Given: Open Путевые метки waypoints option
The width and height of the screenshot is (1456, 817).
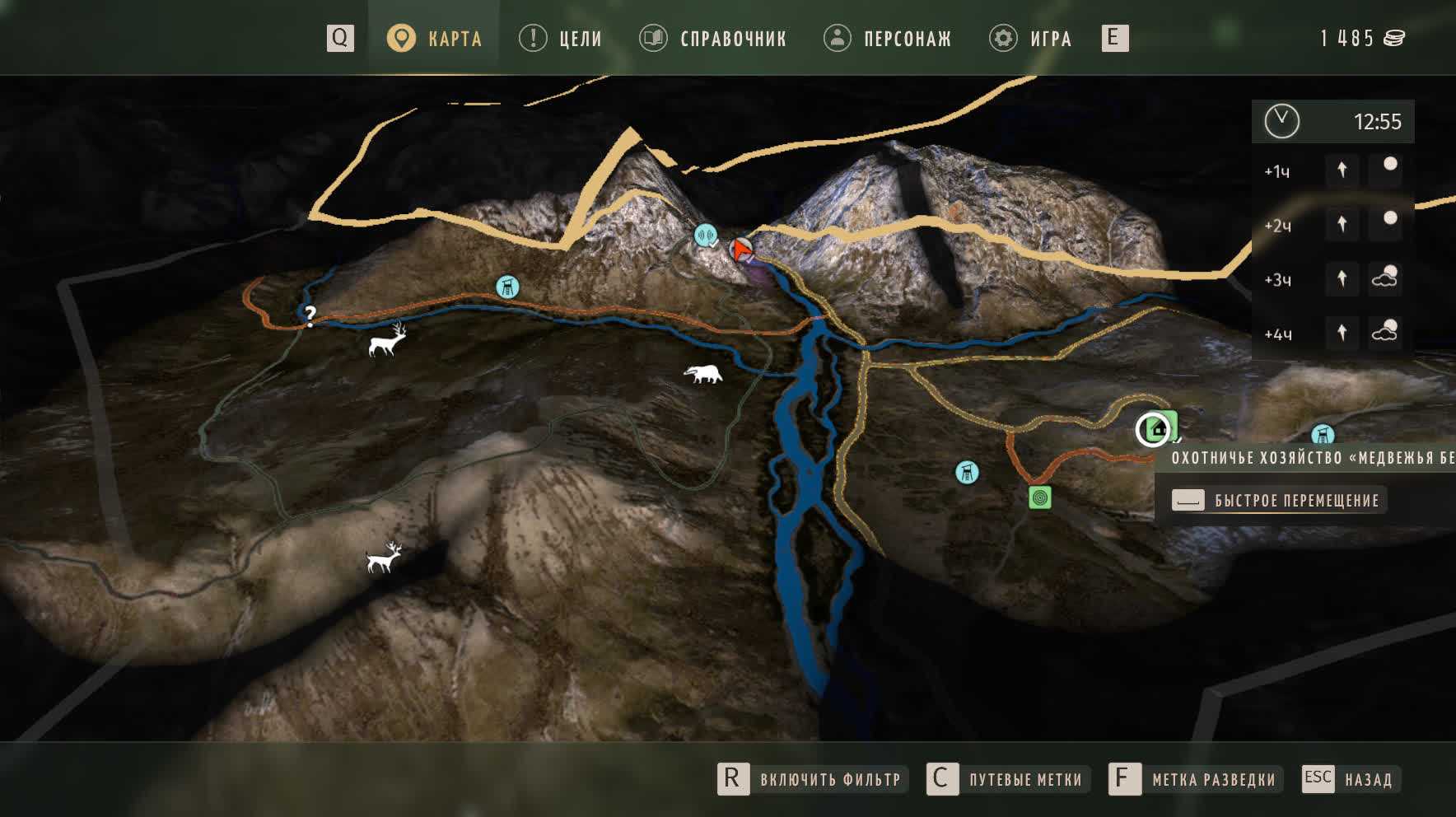Looking at the screenshot, I should click(x=1008, y=779).
